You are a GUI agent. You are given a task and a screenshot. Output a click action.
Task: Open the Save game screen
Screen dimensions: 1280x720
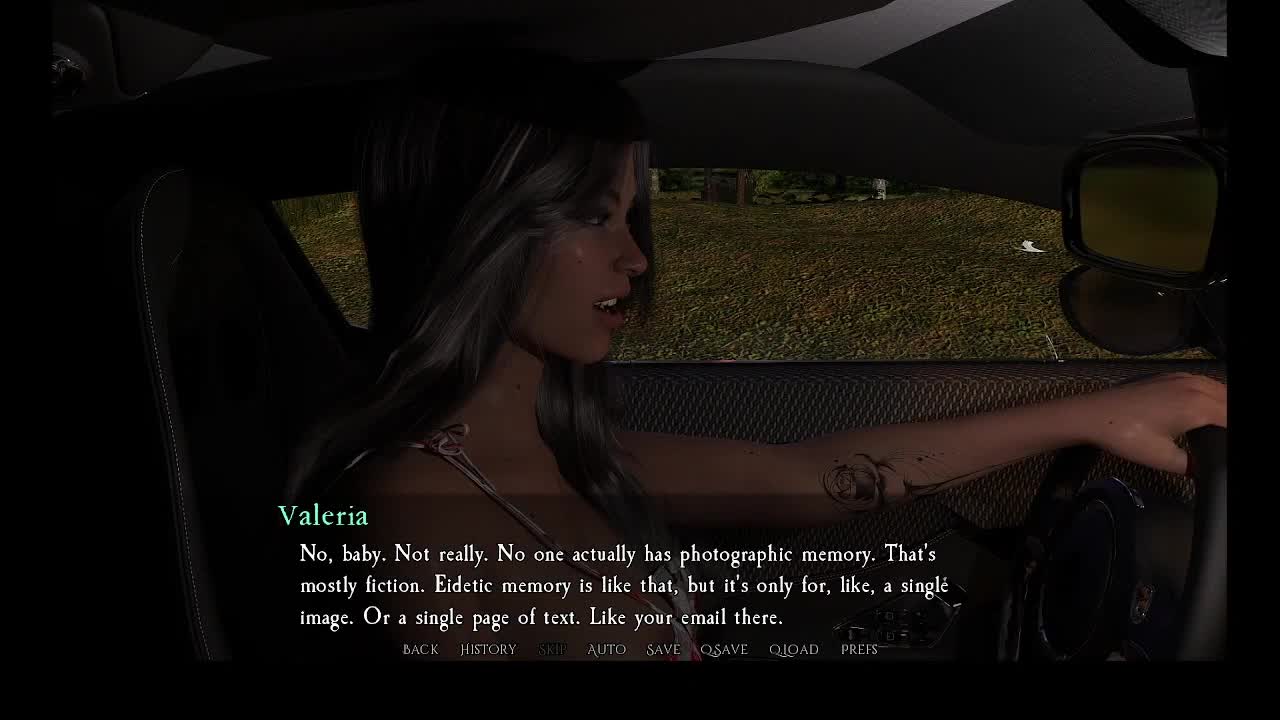(x=663, y=650)
